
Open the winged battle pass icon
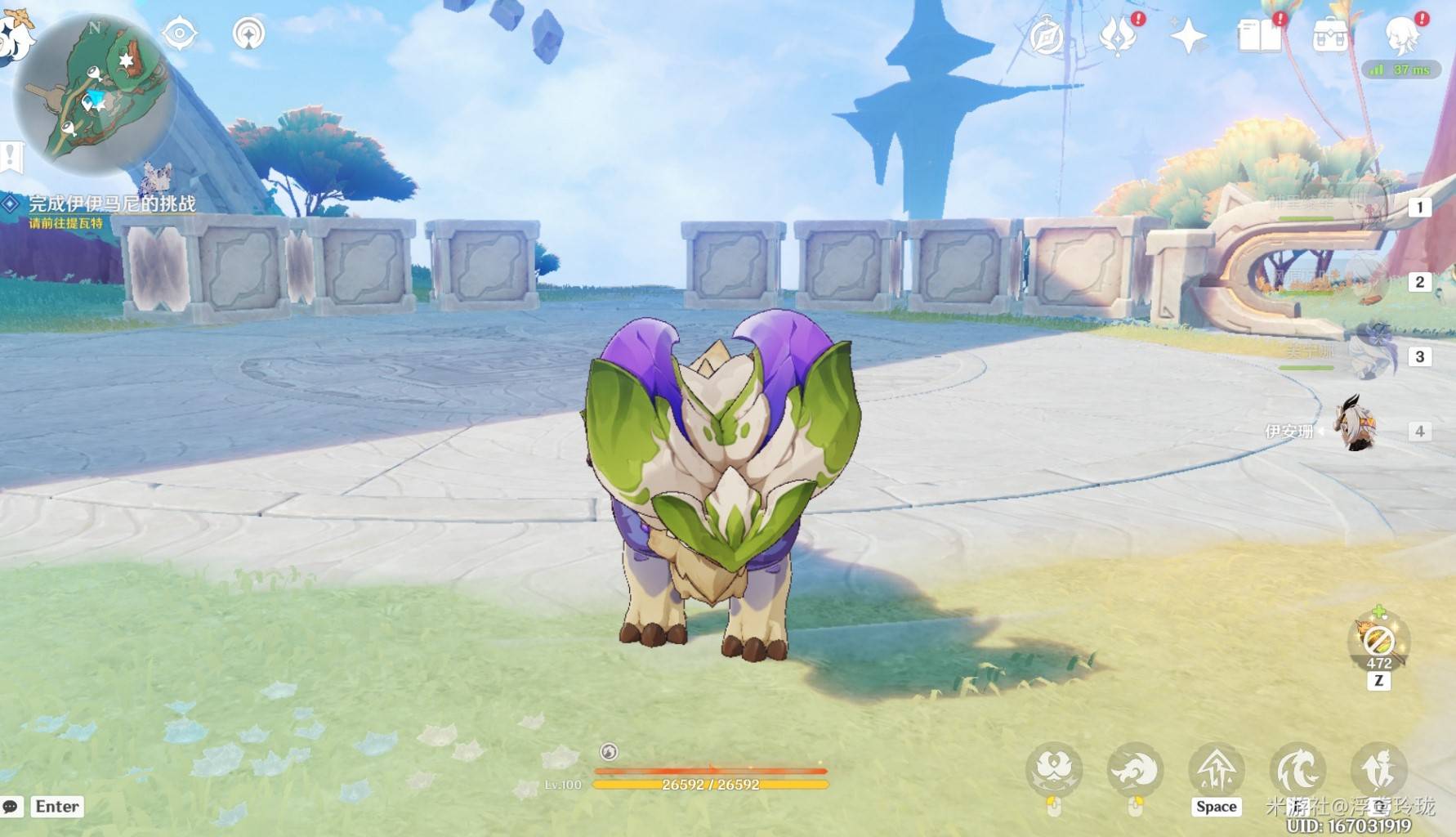1117,35
